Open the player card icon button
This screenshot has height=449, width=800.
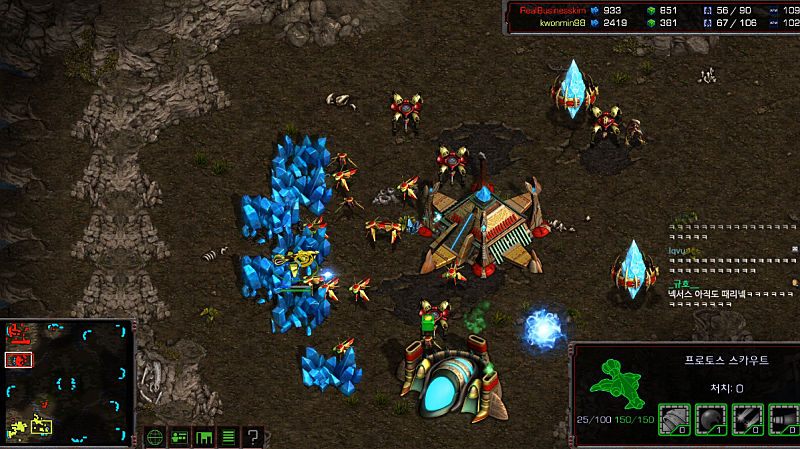pyautogui.click(x=180, y=437)
